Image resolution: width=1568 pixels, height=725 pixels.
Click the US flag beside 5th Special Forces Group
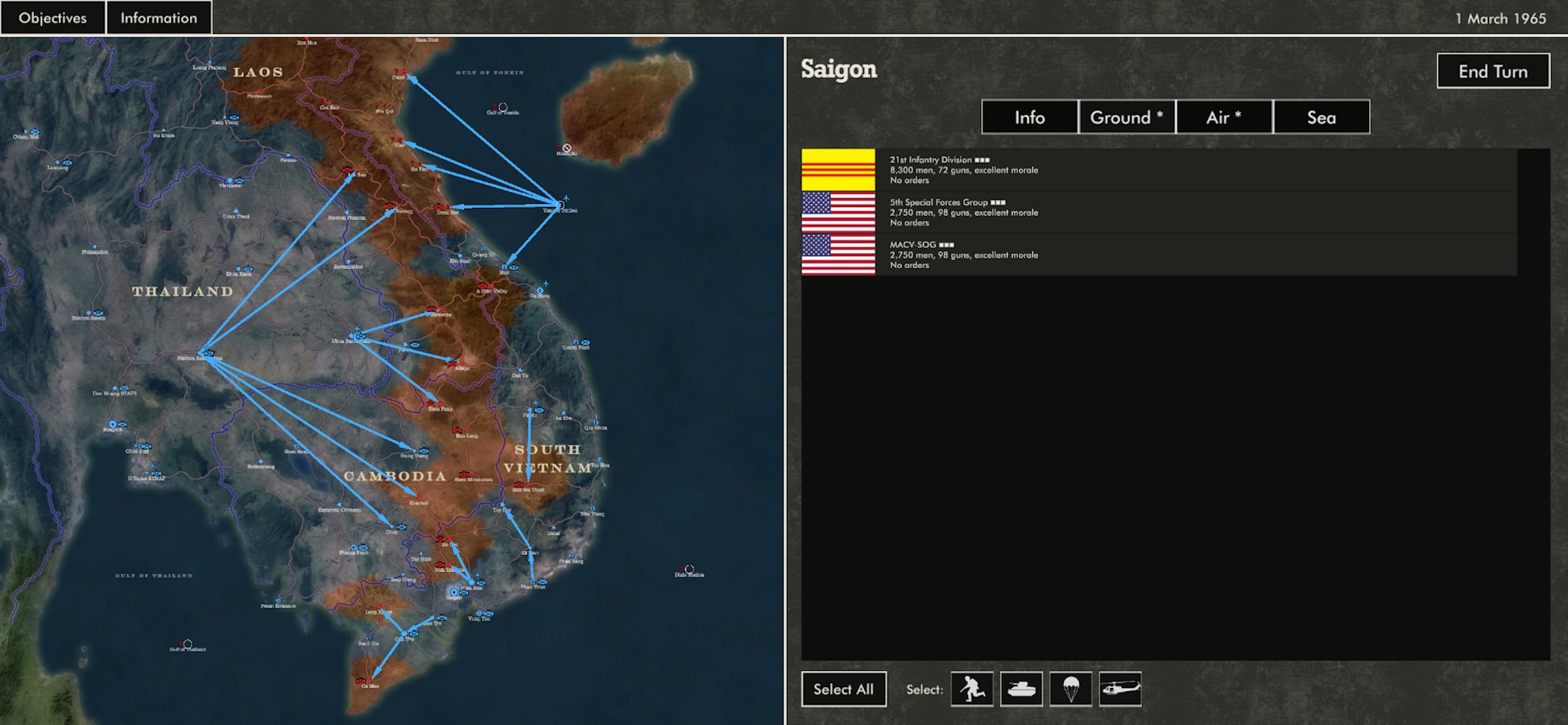point(838,212)
